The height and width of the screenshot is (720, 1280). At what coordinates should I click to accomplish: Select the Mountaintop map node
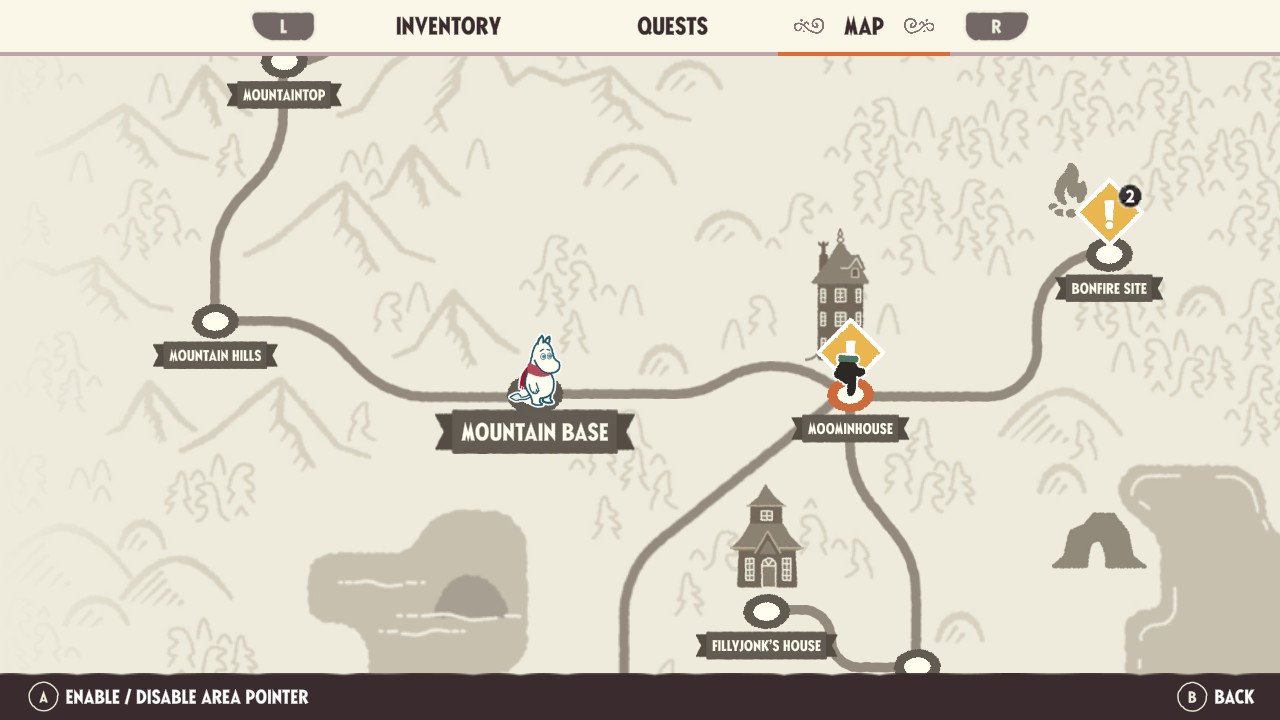pos(284,65)
